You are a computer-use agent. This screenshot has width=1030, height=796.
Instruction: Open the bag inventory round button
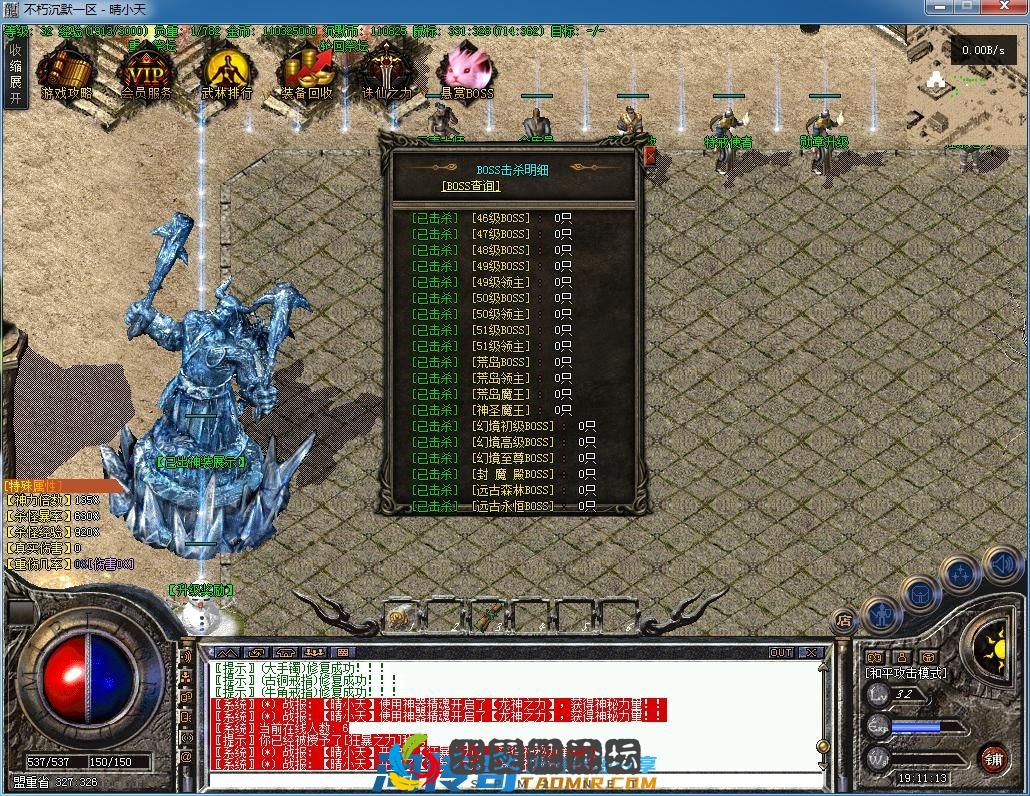click(920, 594)
